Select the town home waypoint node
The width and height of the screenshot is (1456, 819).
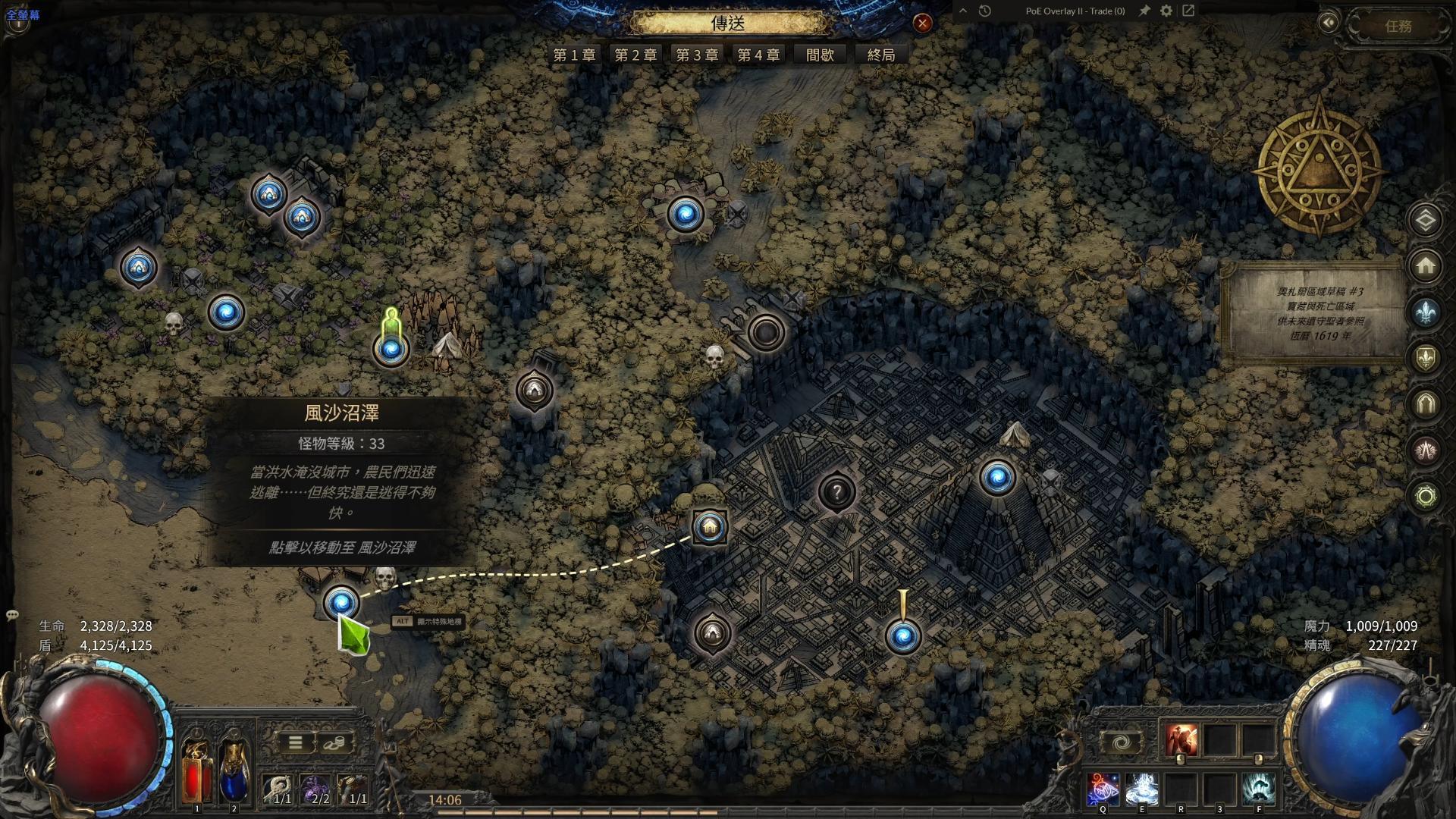pos(710,526)
